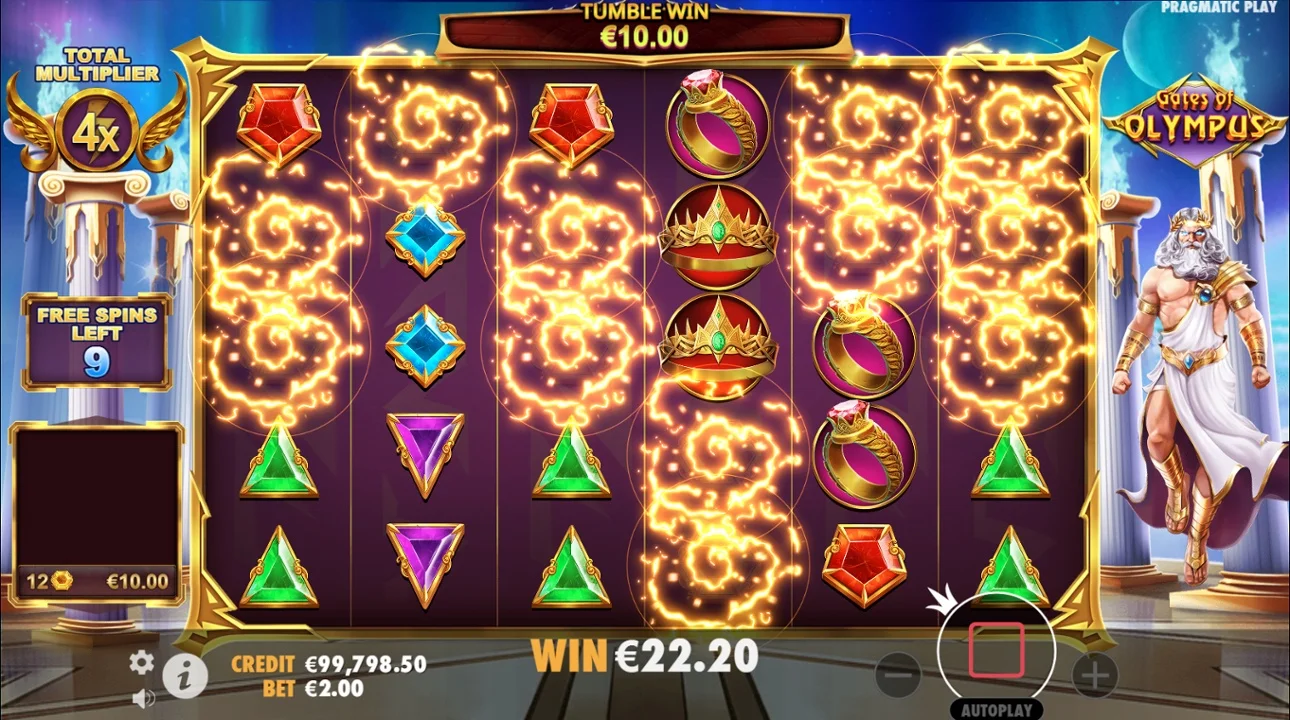The height and width of the screenshot is (720, 1290).
Task: Click the Free Spins Left counter showing 9
Action: [96, 340]
